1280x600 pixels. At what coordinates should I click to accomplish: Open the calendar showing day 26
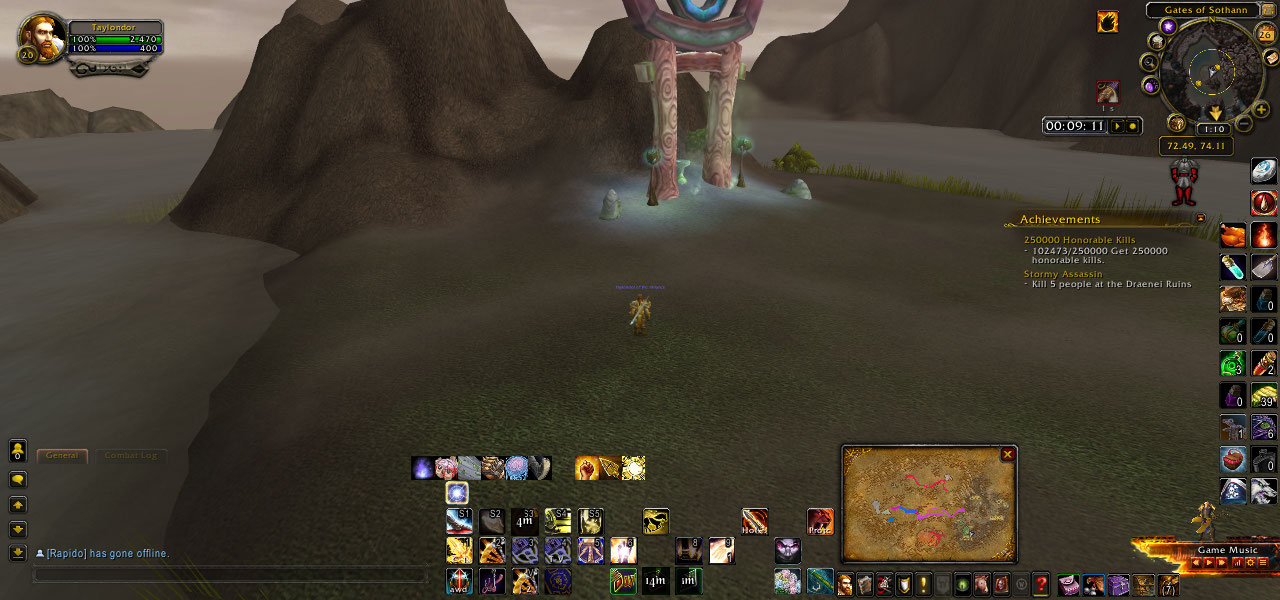[1264, 33]
